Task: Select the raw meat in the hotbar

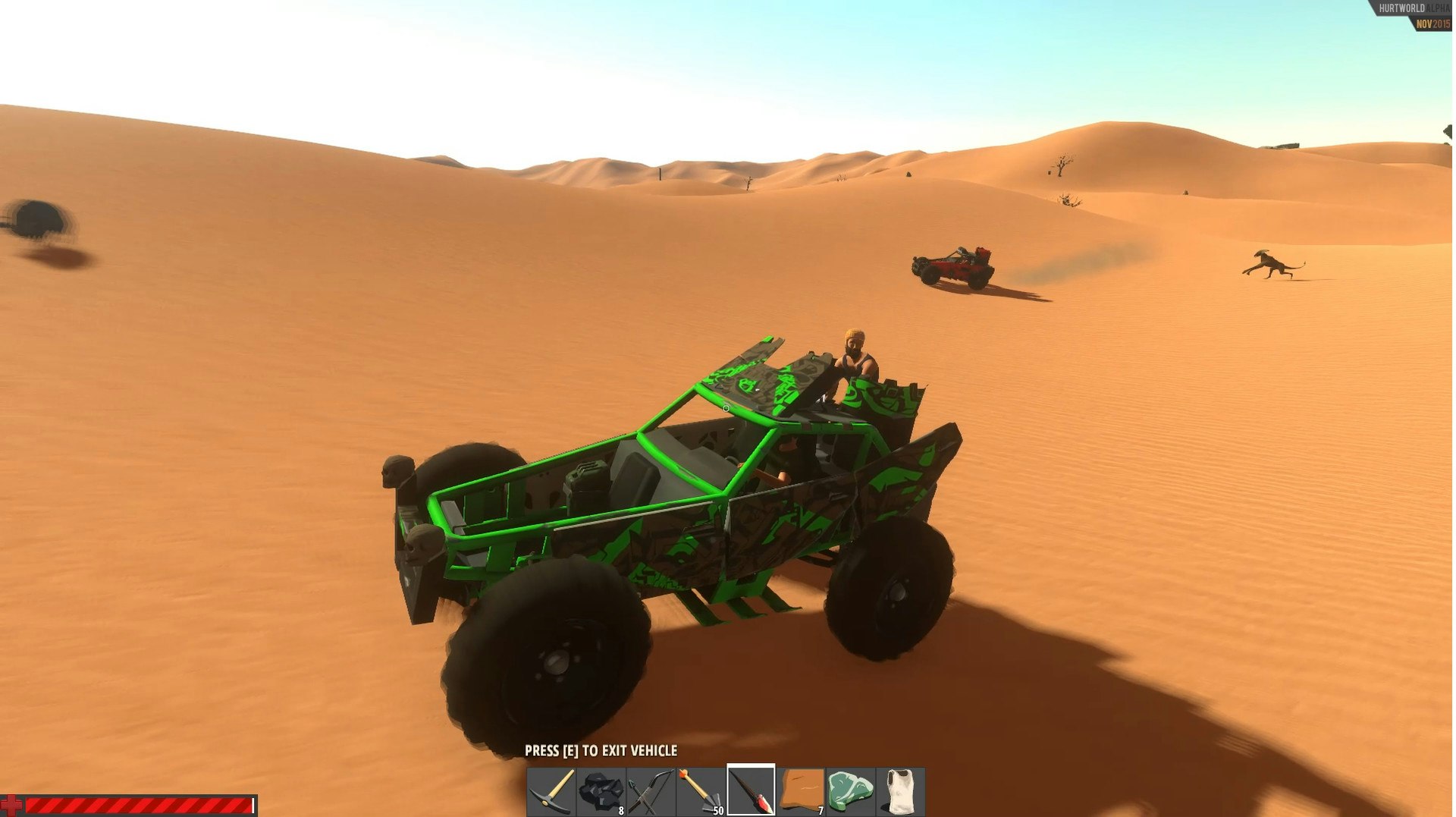Action: (x=849, y=789)
